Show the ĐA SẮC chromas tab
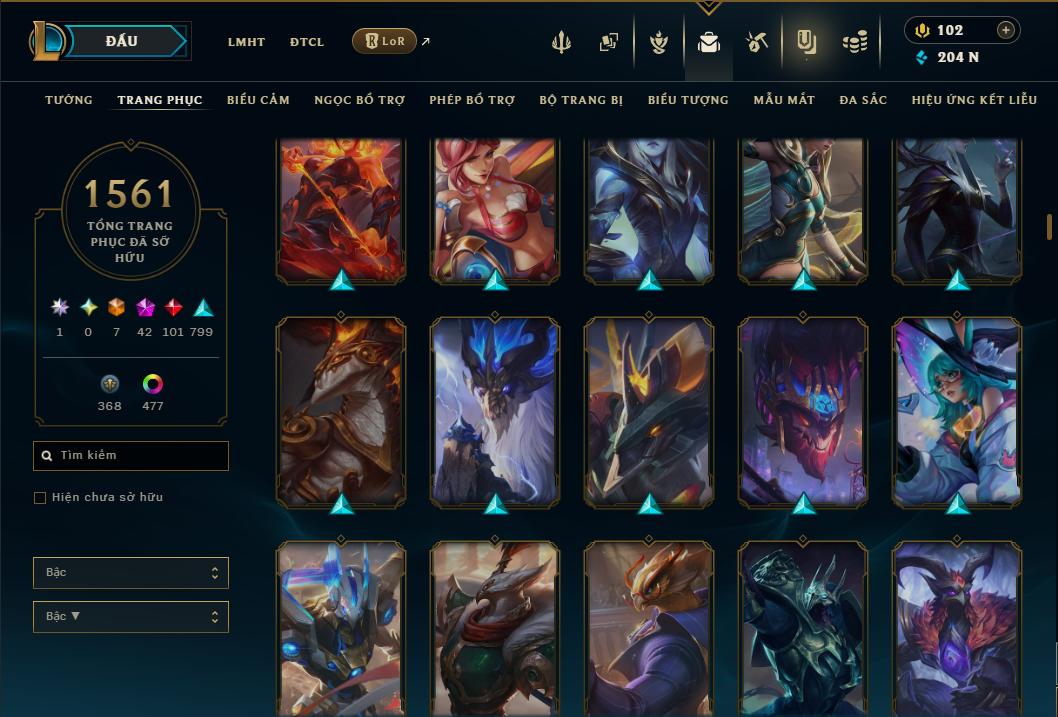The height and width of the screenshot is (717, 1058). (863, 100)
